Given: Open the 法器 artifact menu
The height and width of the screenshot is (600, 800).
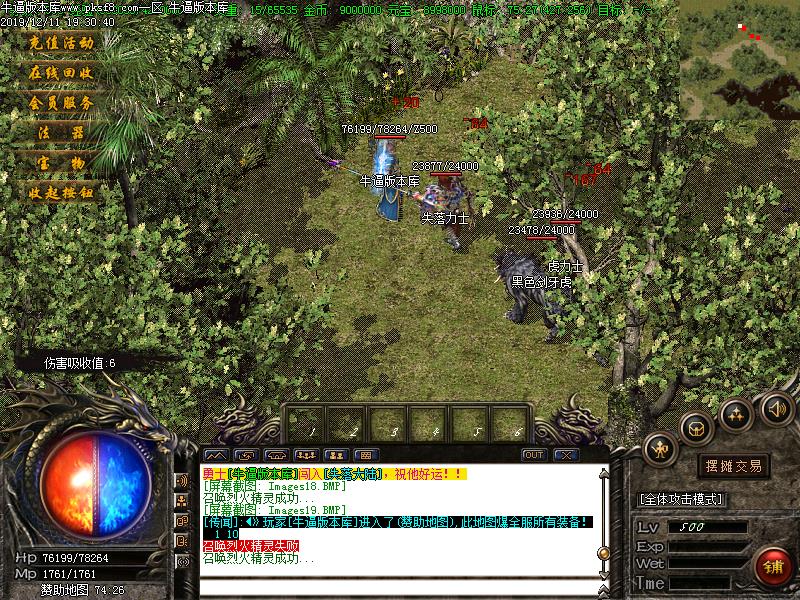Looking at the screenshot, I should [x=61, y=133].
